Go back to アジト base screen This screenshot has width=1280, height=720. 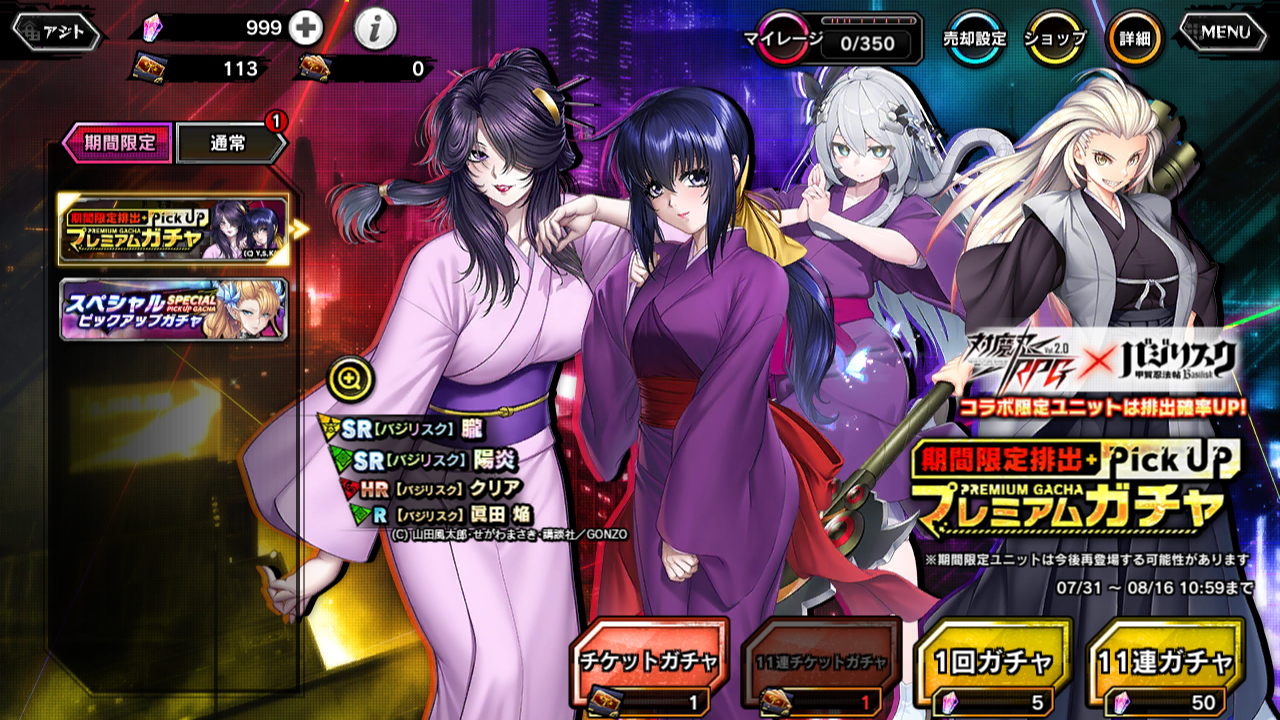coord(56,32)
